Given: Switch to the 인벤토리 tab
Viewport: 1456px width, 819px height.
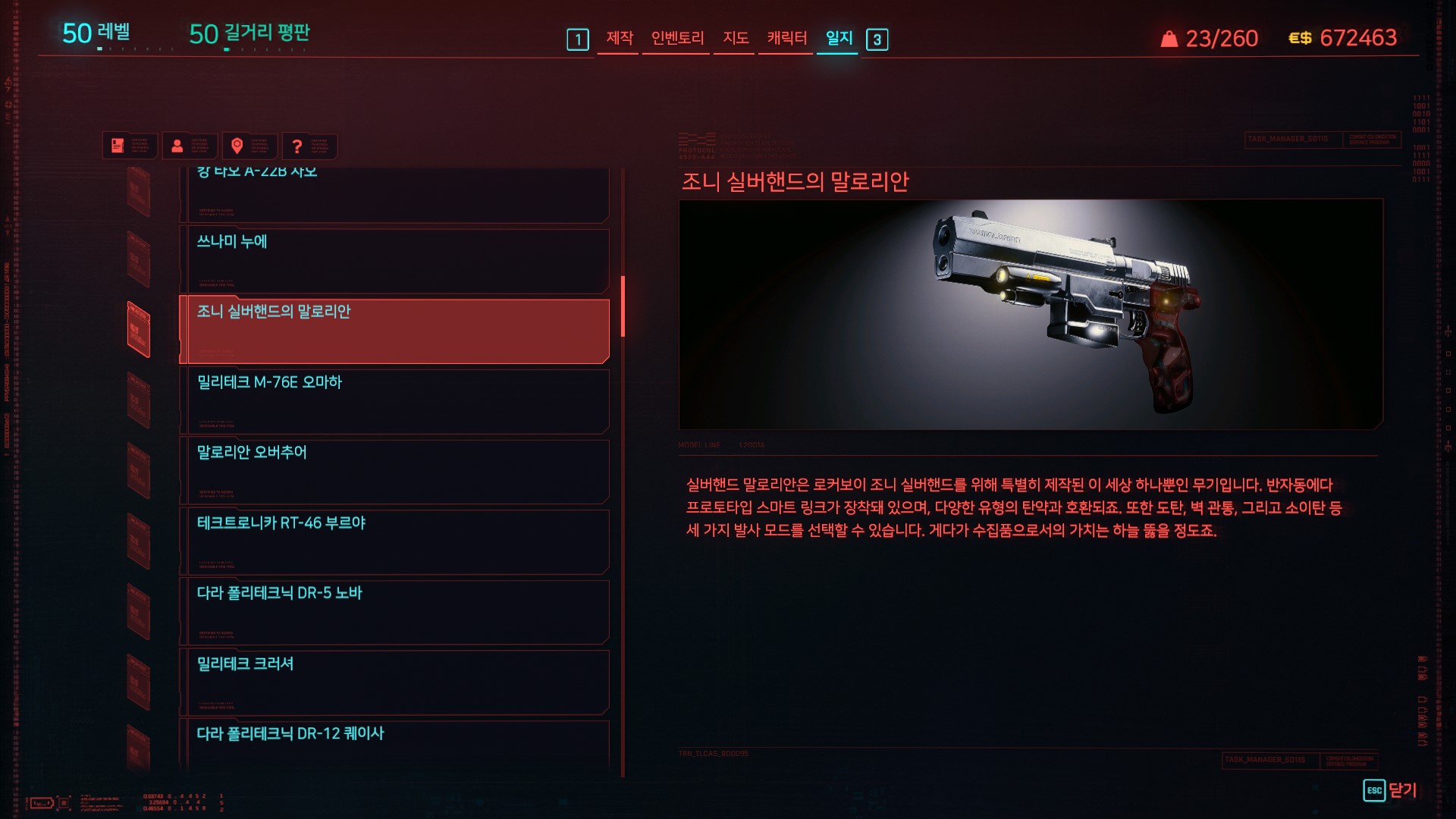Looking at the screenshot, I should [x=677, y=38].
